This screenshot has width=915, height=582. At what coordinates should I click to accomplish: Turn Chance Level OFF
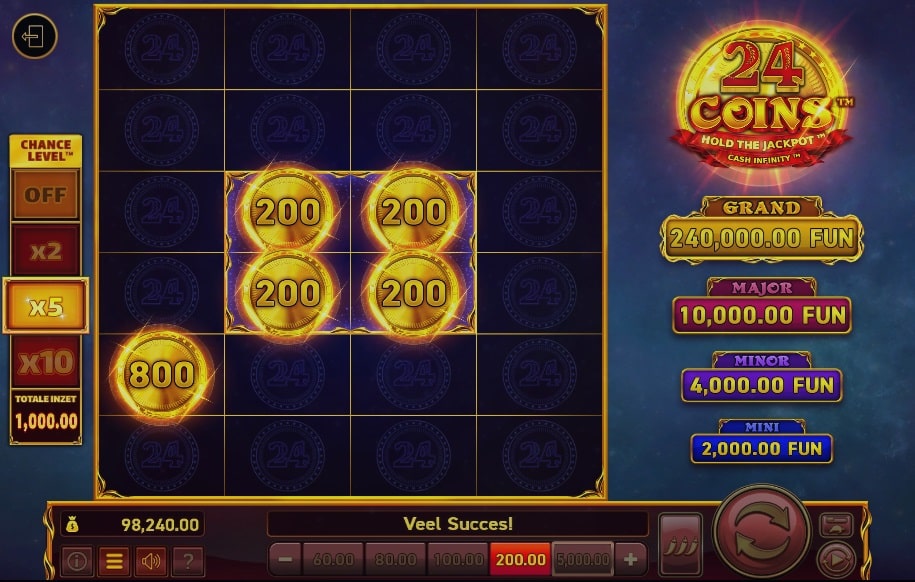(x=46, y=195)
